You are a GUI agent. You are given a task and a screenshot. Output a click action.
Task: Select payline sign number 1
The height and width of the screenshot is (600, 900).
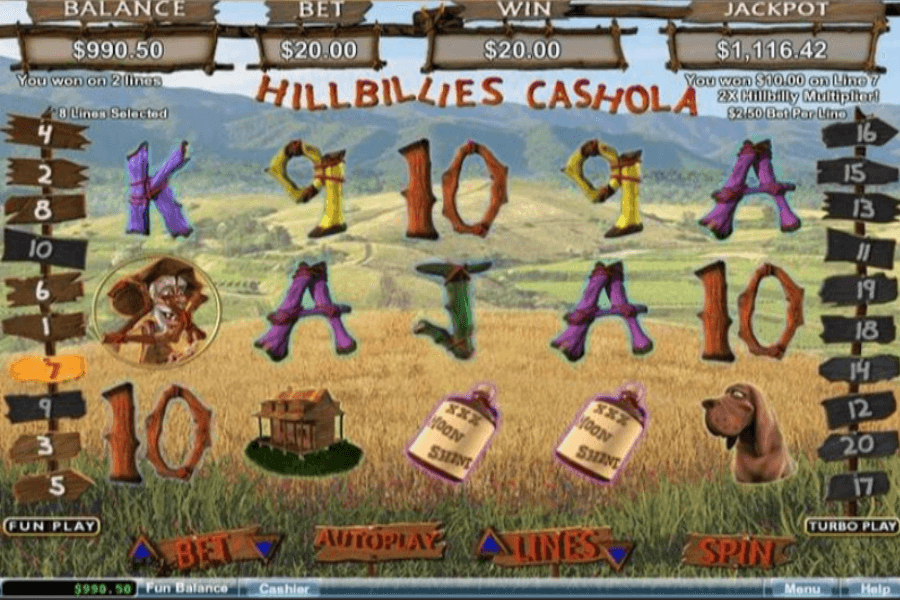tap(45, 325)
